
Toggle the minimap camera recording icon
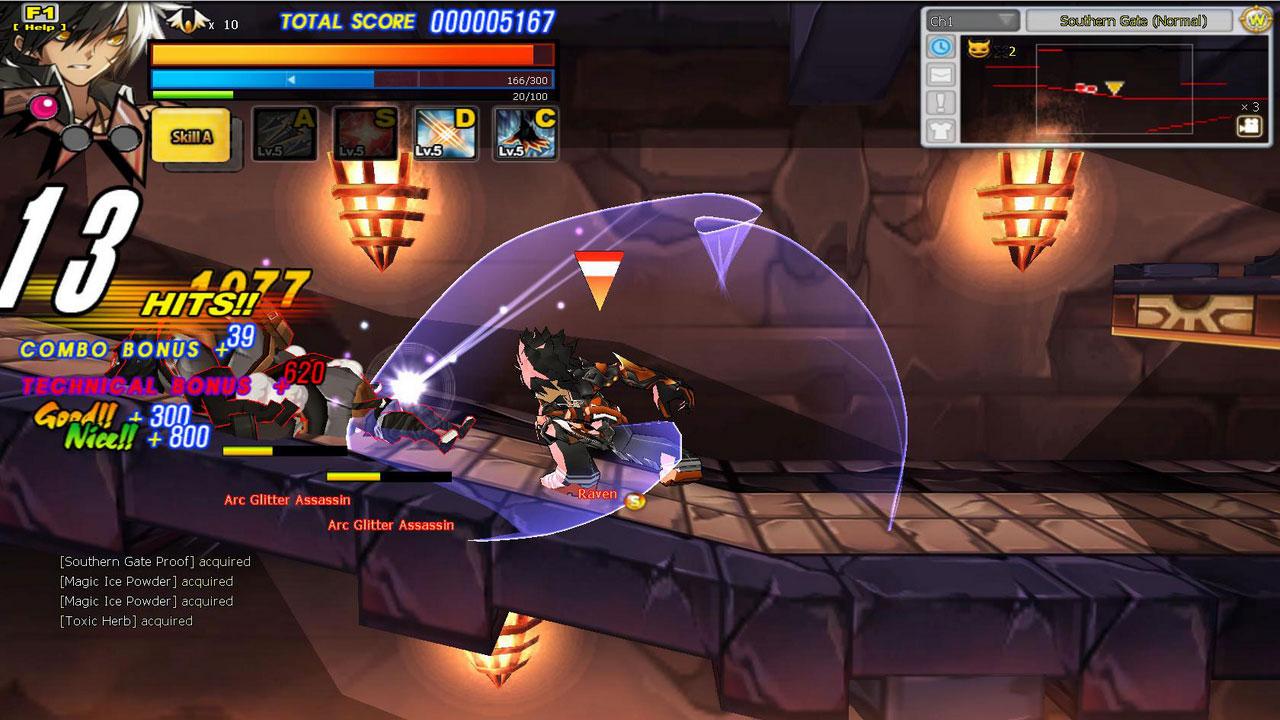point(1248,126)
